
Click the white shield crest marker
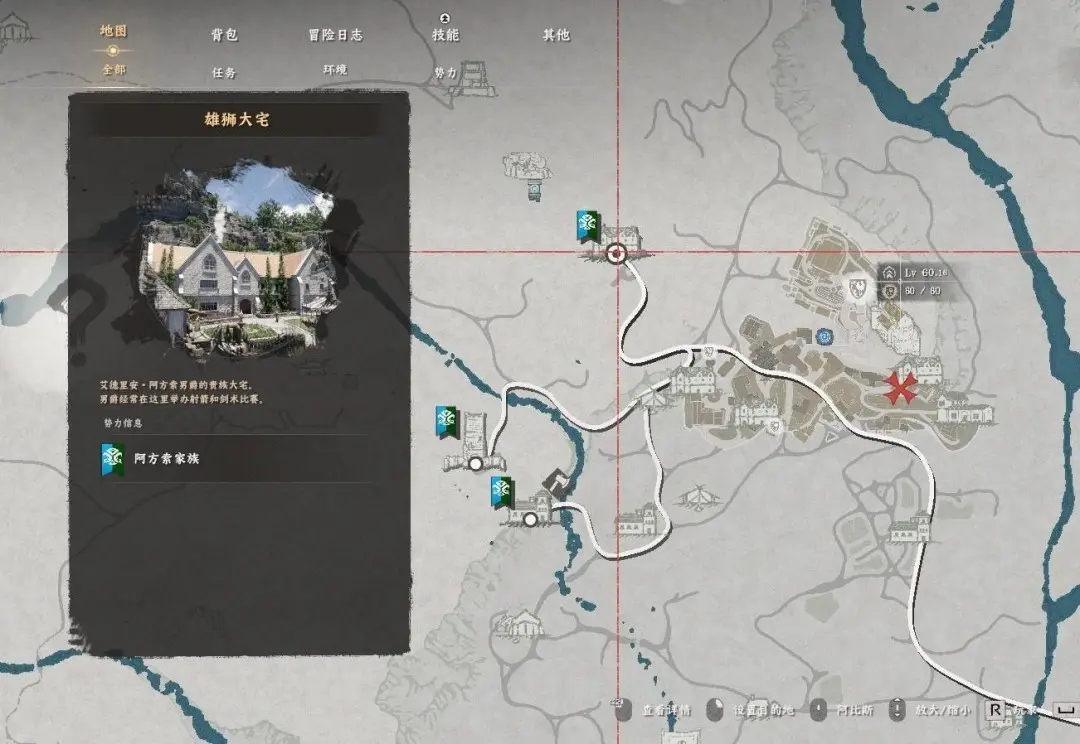(x=857, y=290)
